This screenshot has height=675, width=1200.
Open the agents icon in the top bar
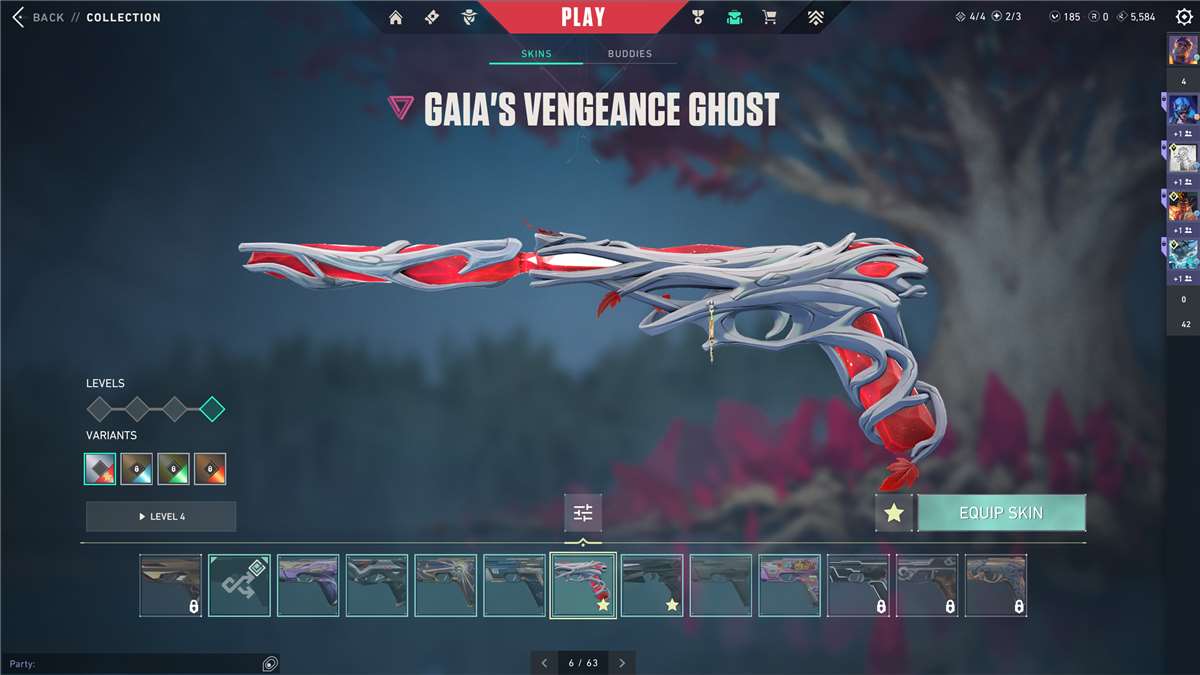(x=468, y=17)
